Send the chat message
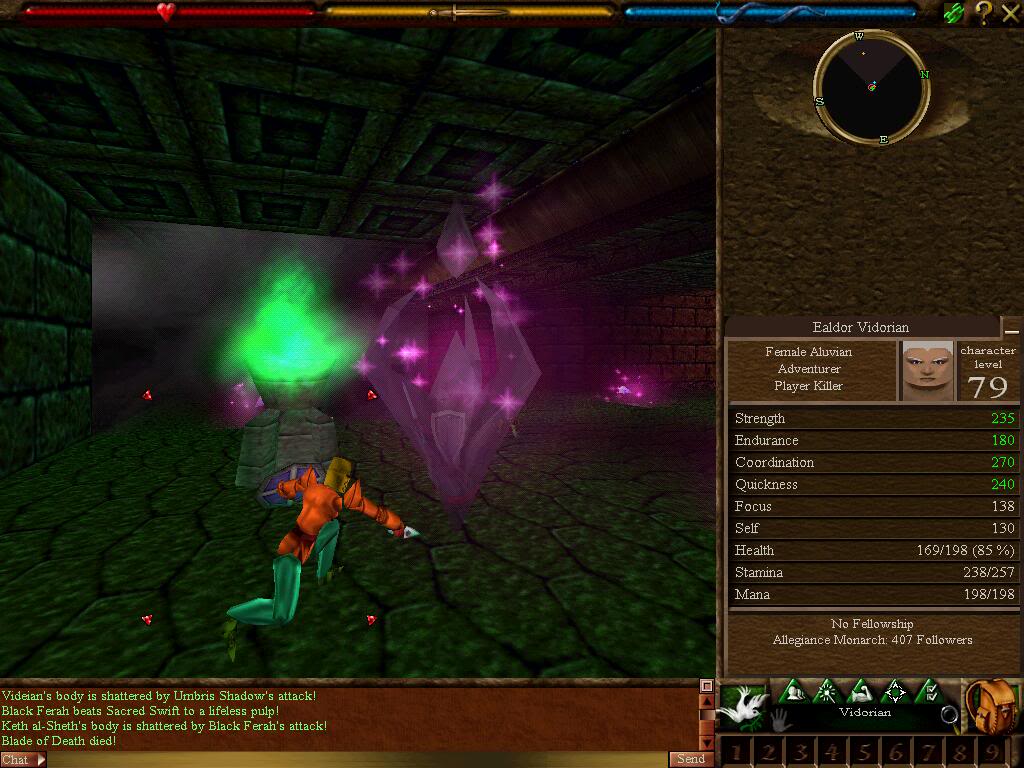Image resolution: width=1024 pixels, height=768 pixels. click(691, 759)
